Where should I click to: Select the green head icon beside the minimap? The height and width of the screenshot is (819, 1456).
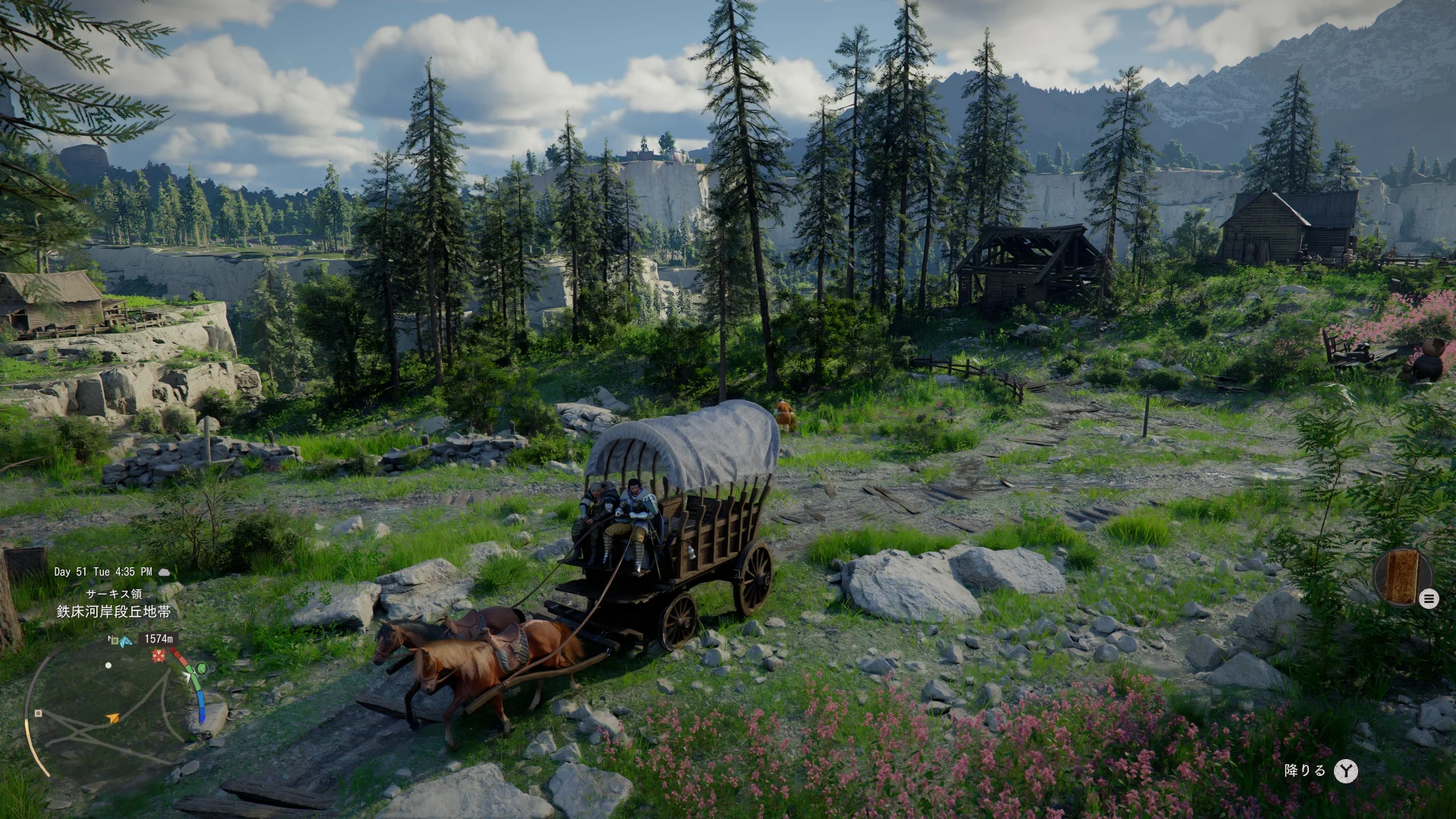click(x=201, y=669)
